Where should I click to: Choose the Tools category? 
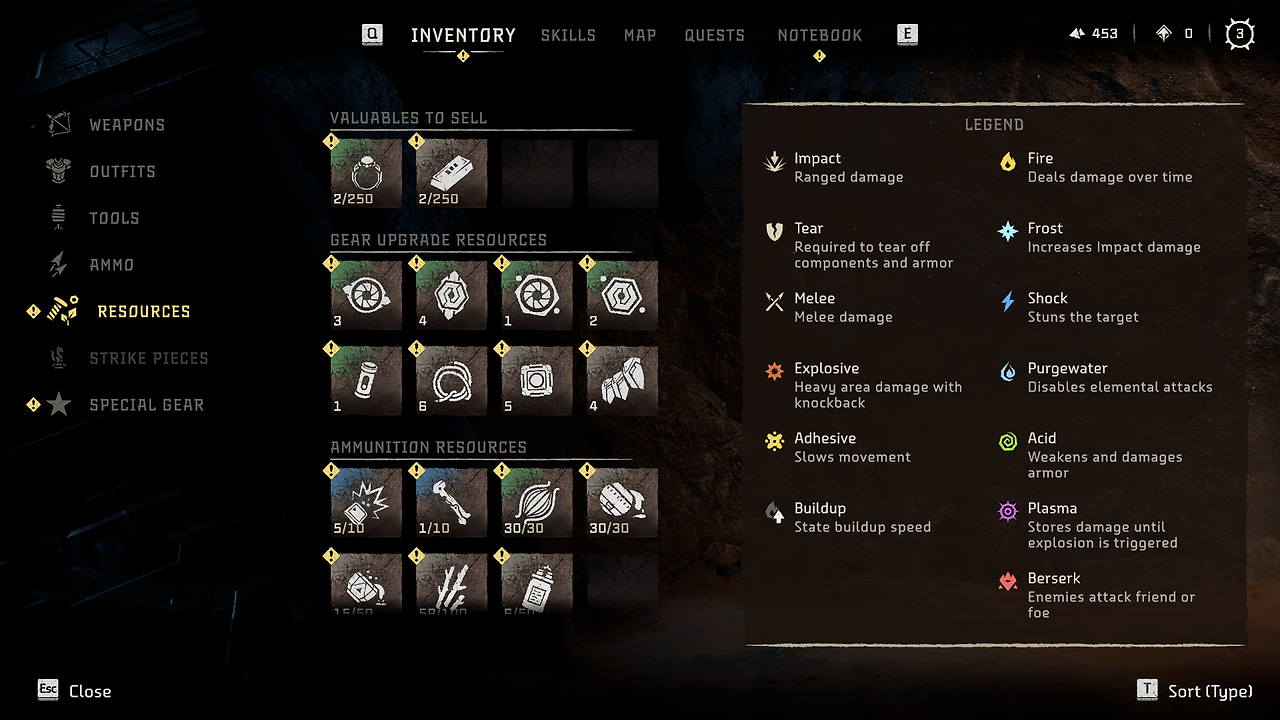point(114,218)
